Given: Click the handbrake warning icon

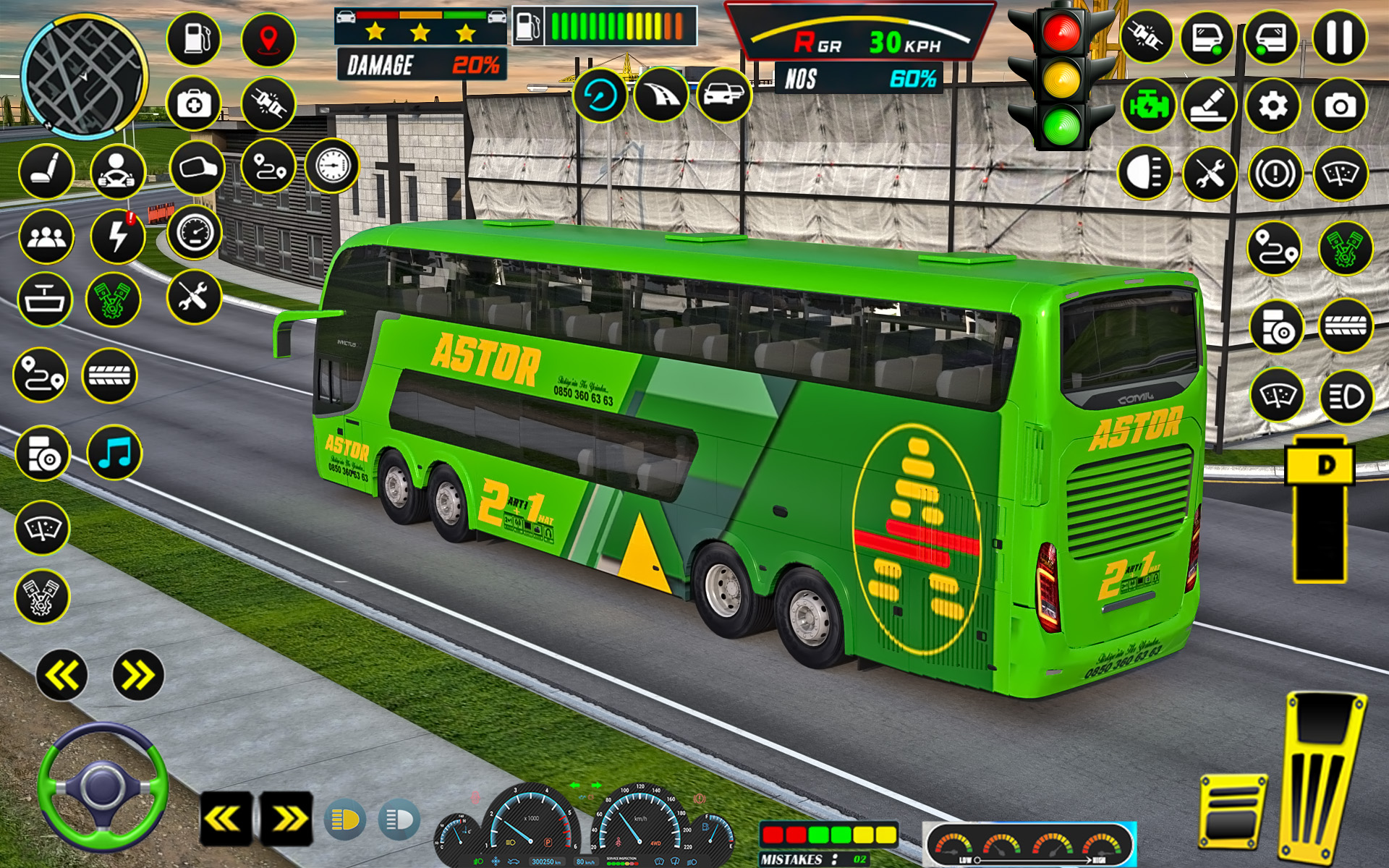Looking at the screenshot, I should (1275, 174).
